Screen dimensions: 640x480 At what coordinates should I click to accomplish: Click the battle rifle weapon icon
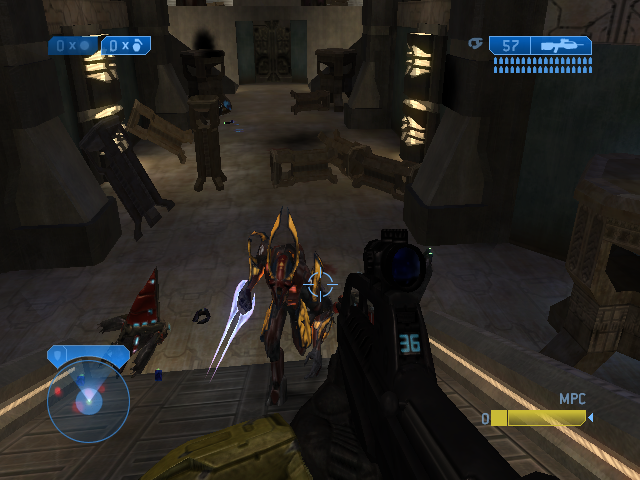pos(560,45)
